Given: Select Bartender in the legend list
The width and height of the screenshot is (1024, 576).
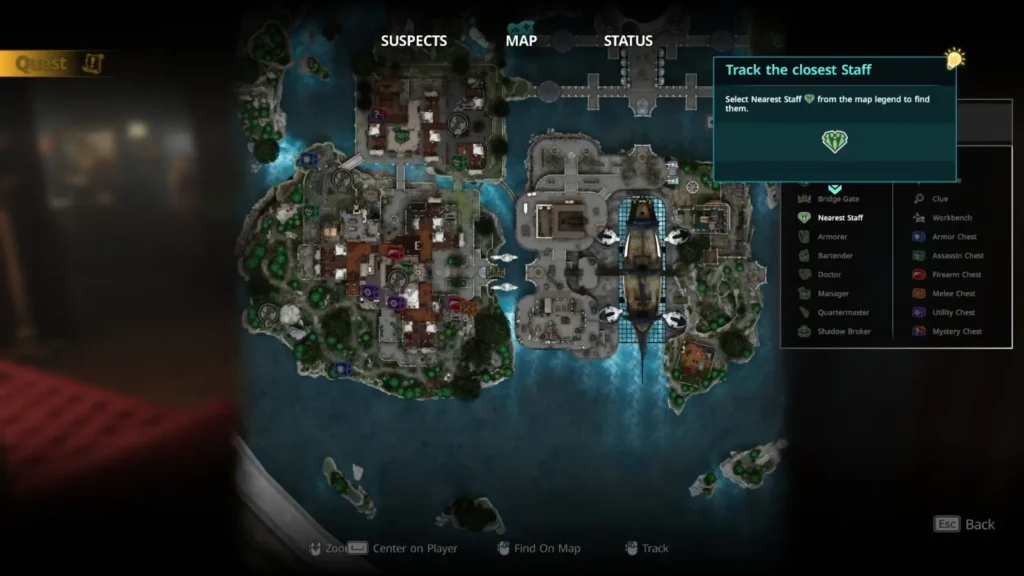Looking at the screenshot, I should 835,256.
